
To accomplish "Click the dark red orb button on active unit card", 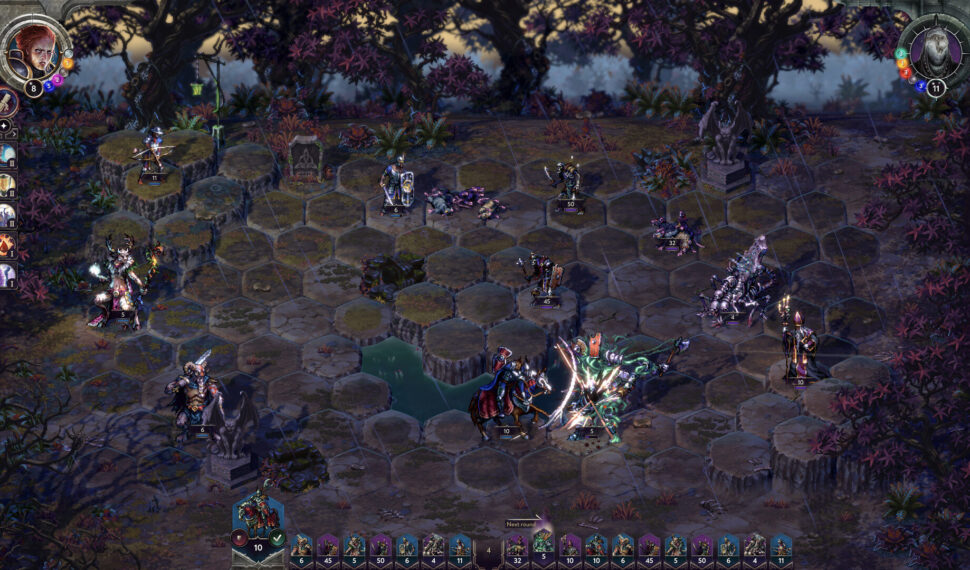I will tap(241, 539).
